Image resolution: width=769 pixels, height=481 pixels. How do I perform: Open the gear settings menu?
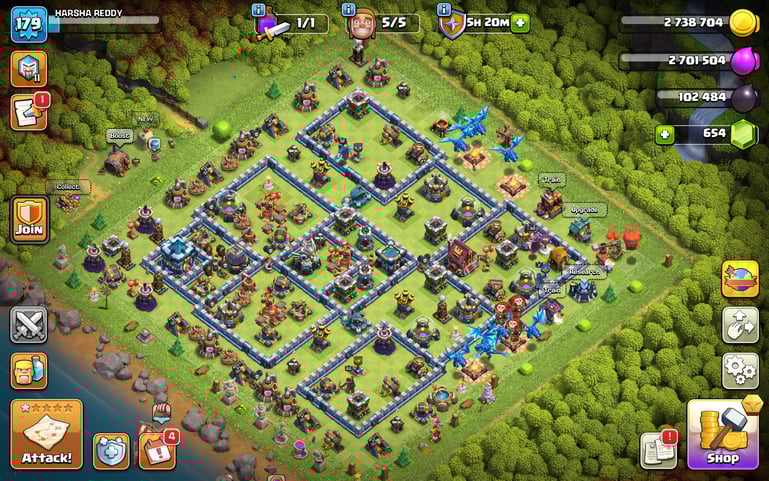coord(739,371)
